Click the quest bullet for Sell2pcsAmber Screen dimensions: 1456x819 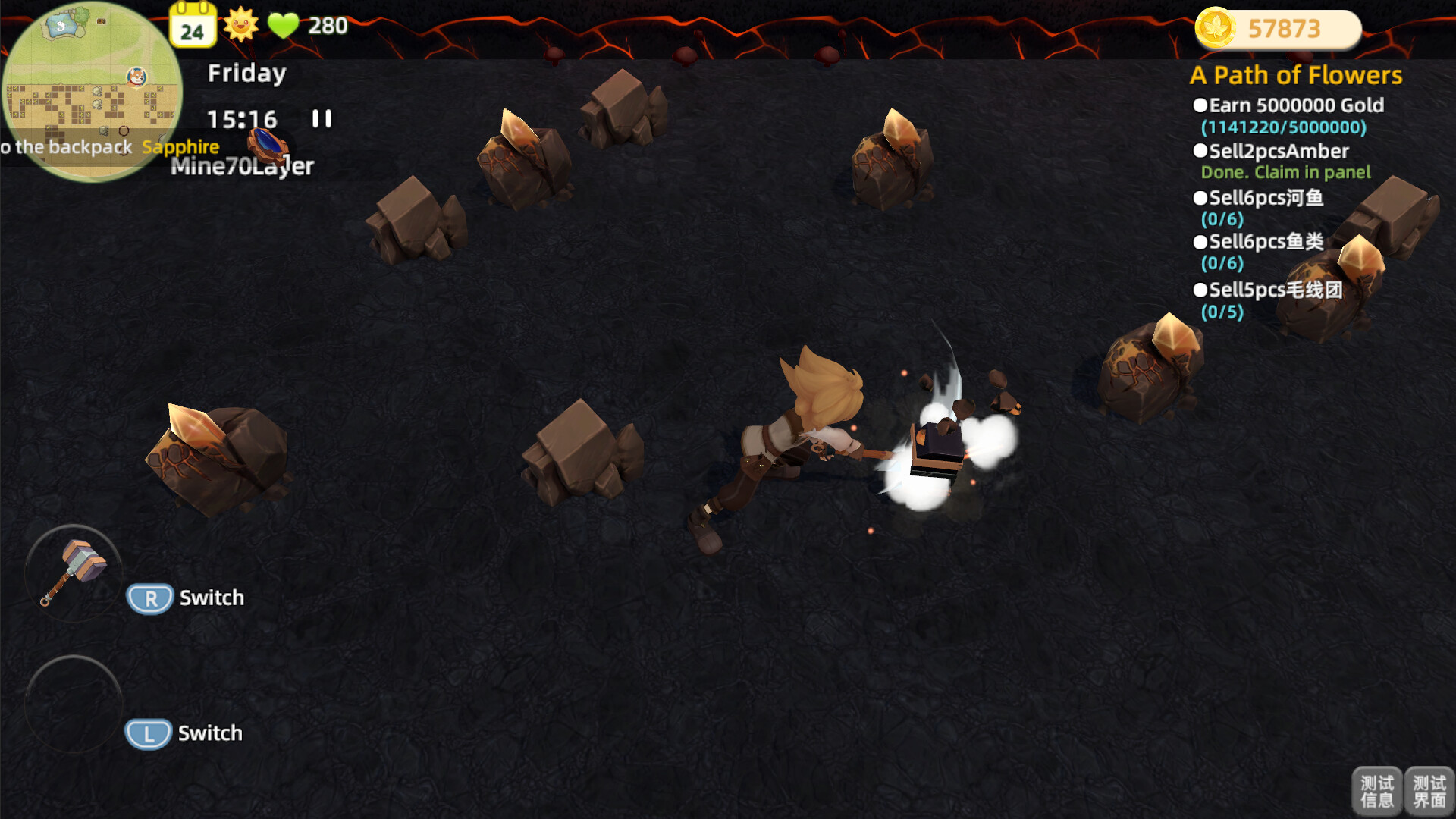1201,151
